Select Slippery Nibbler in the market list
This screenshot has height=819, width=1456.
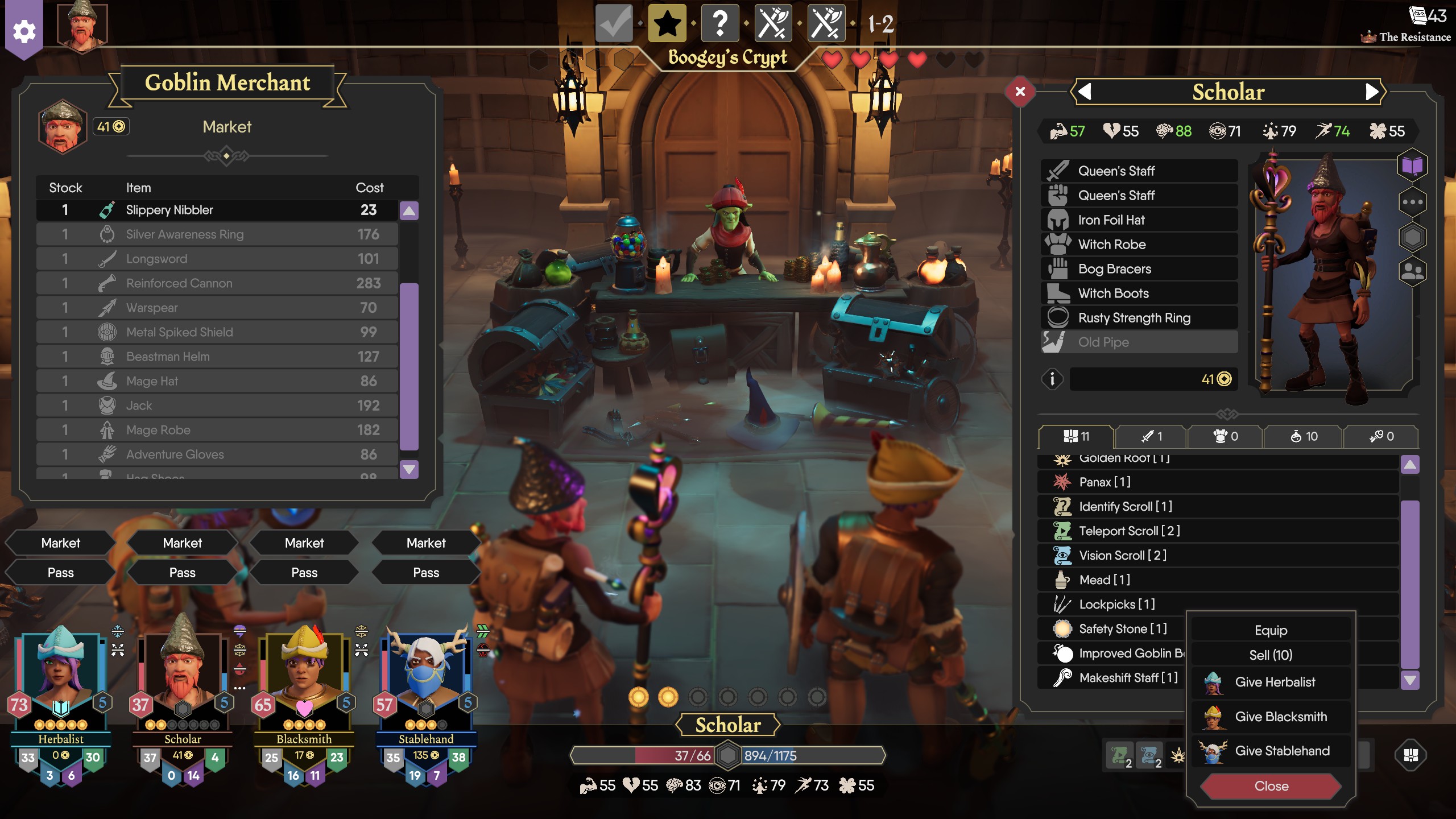point(216,210)
